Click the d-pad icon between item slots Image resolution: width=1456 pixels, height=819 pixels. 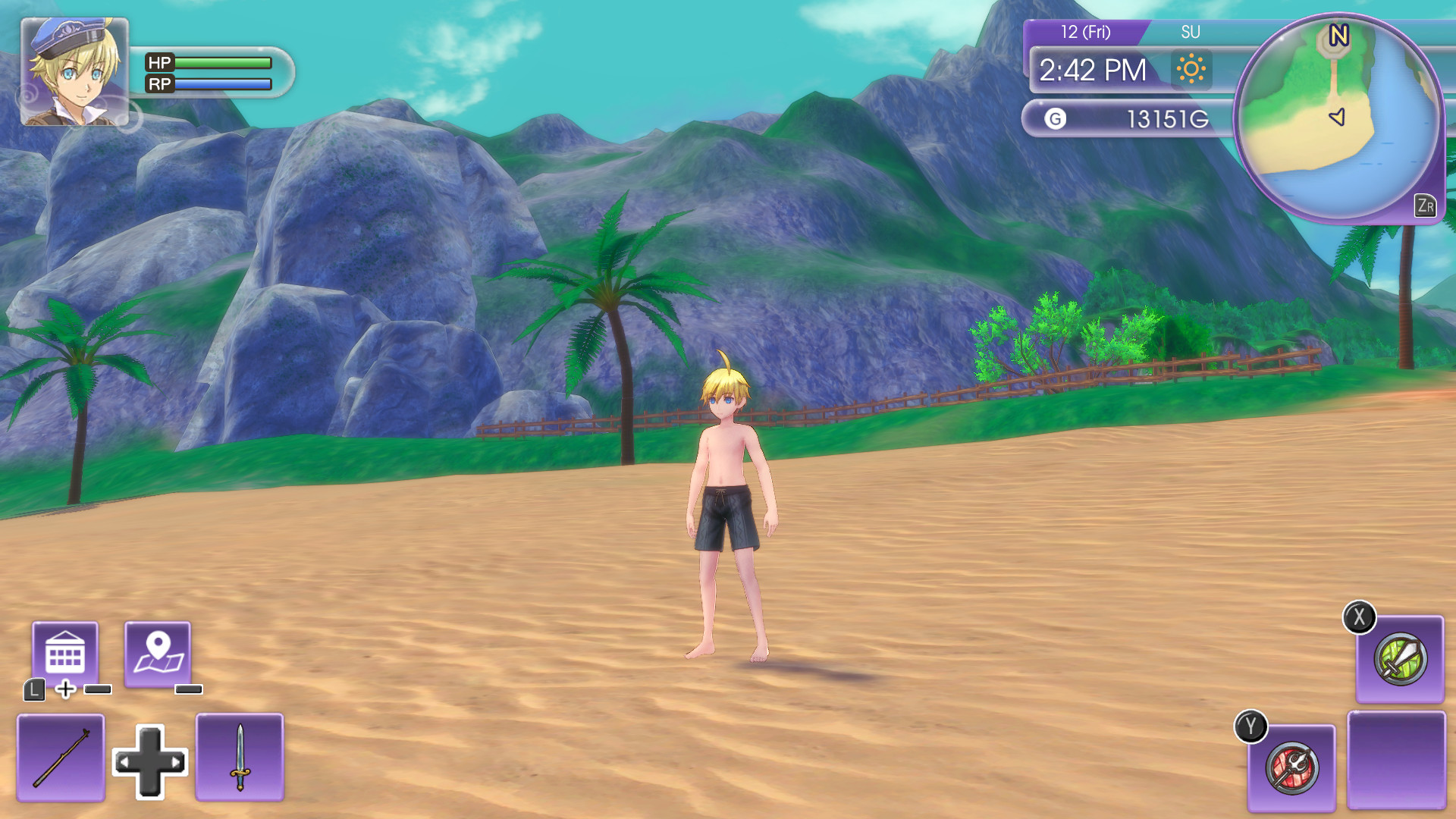pyautogui.click(x=149, y=761)
